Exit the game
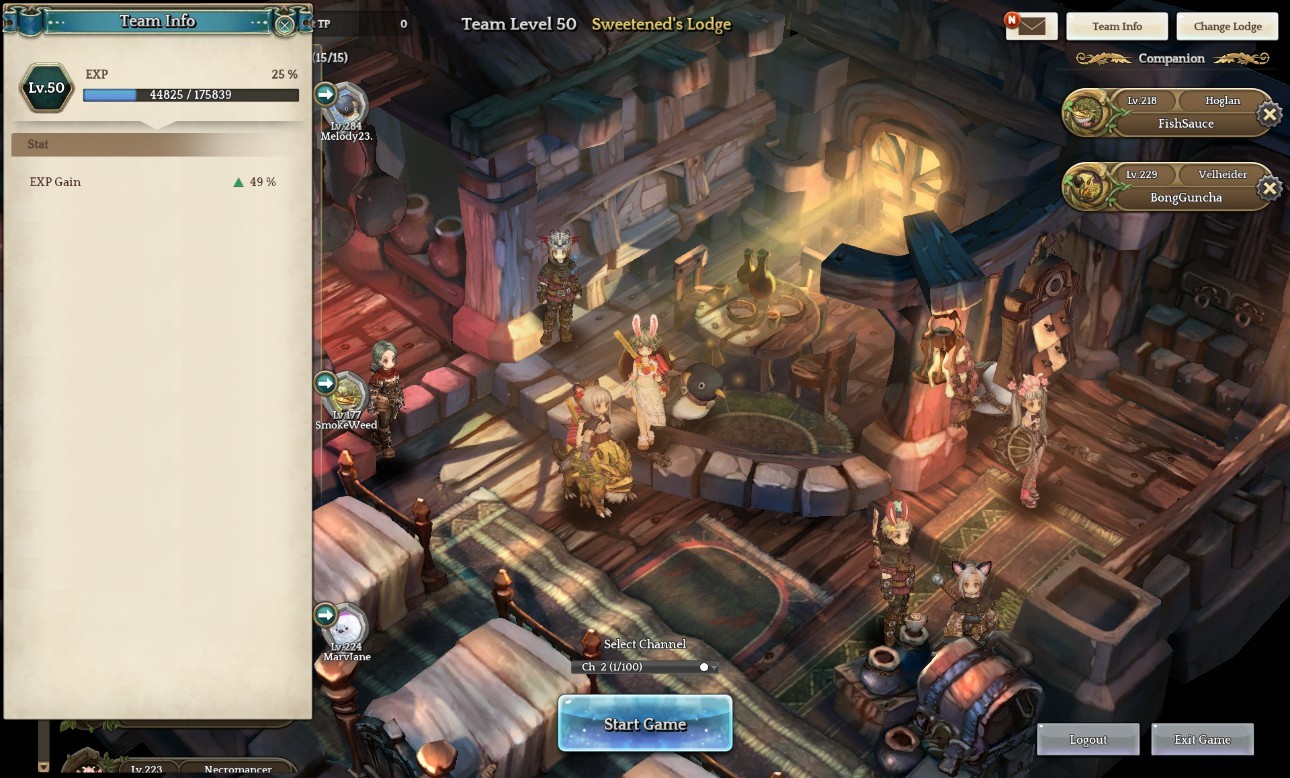Viewport: 1290px width, 778px height. [x=1202, y=739]
